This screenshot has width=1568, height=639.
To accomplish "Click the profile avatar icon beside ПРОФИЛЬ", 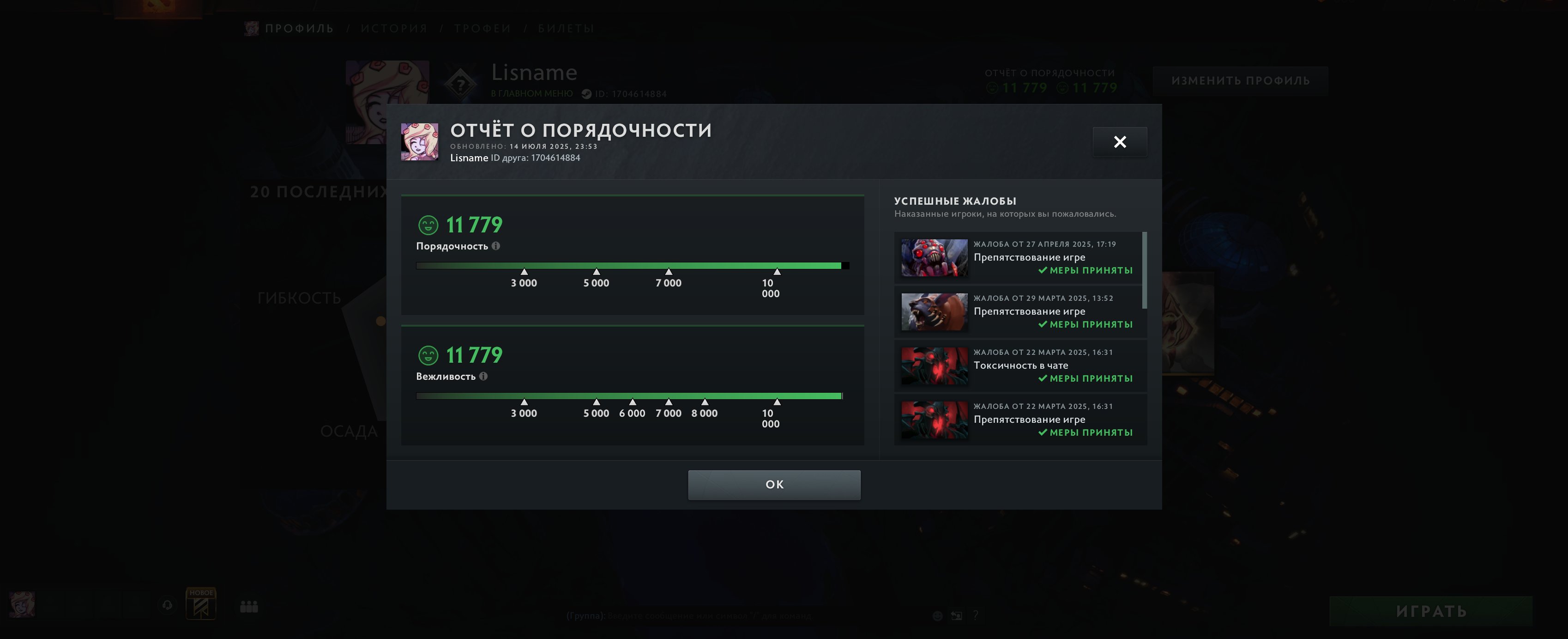I will 251,27.
